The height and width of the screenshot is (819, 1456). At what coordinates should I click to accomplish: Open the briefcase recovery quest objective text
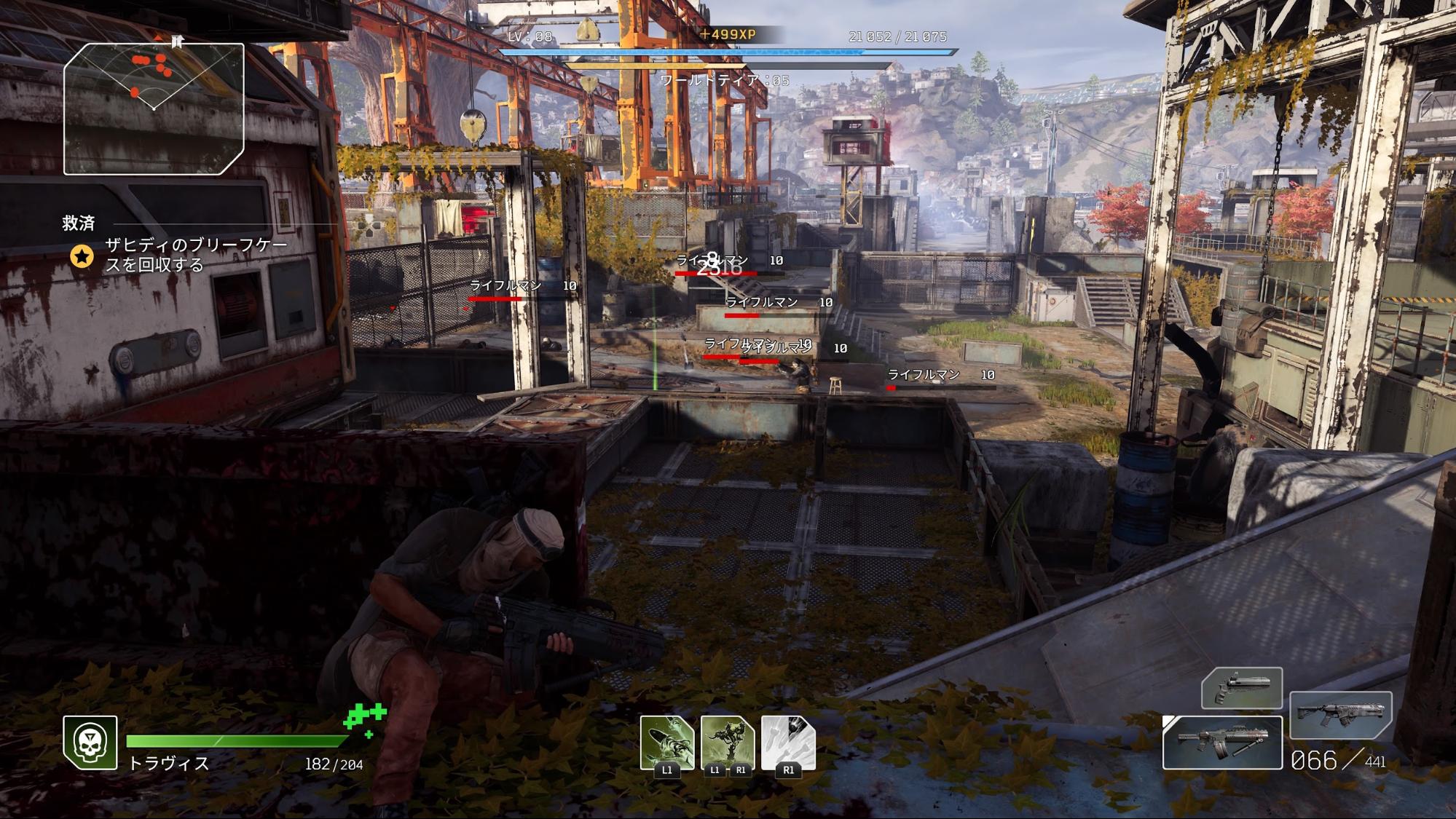[196, 255]
